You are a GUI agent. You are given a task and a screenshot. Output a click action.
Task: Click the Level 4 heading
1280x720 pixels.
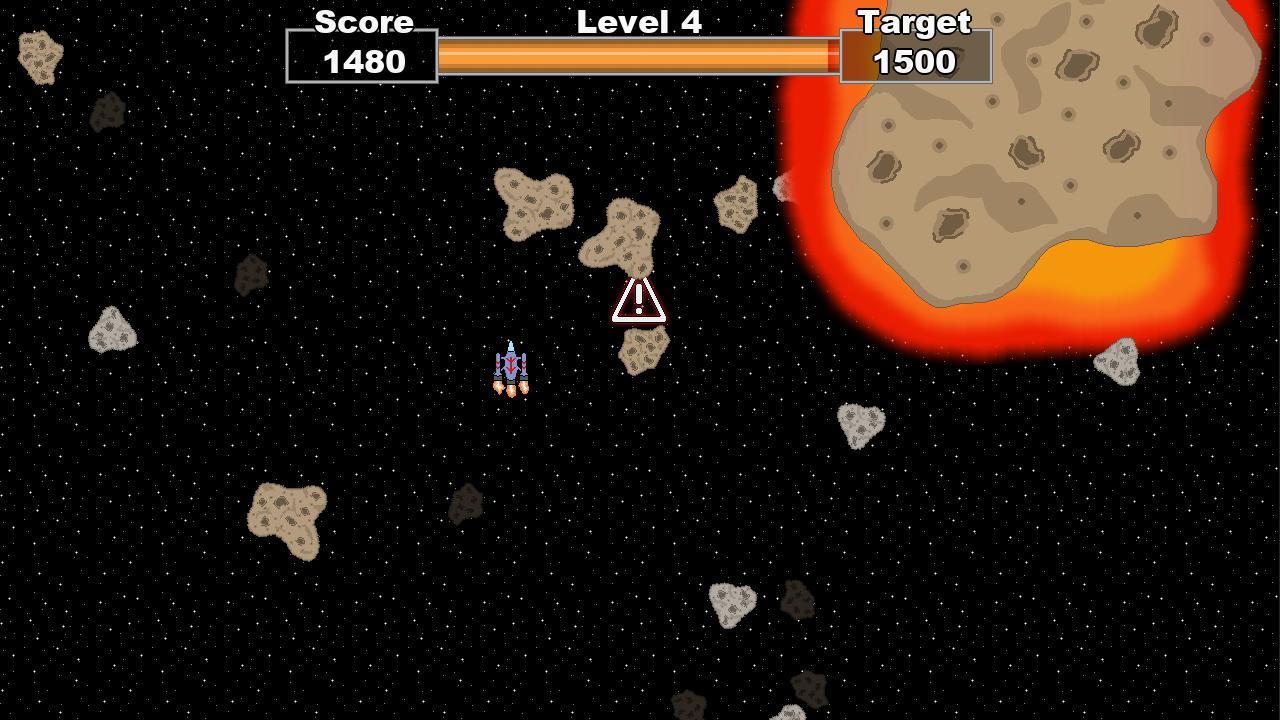click(638, 22)
